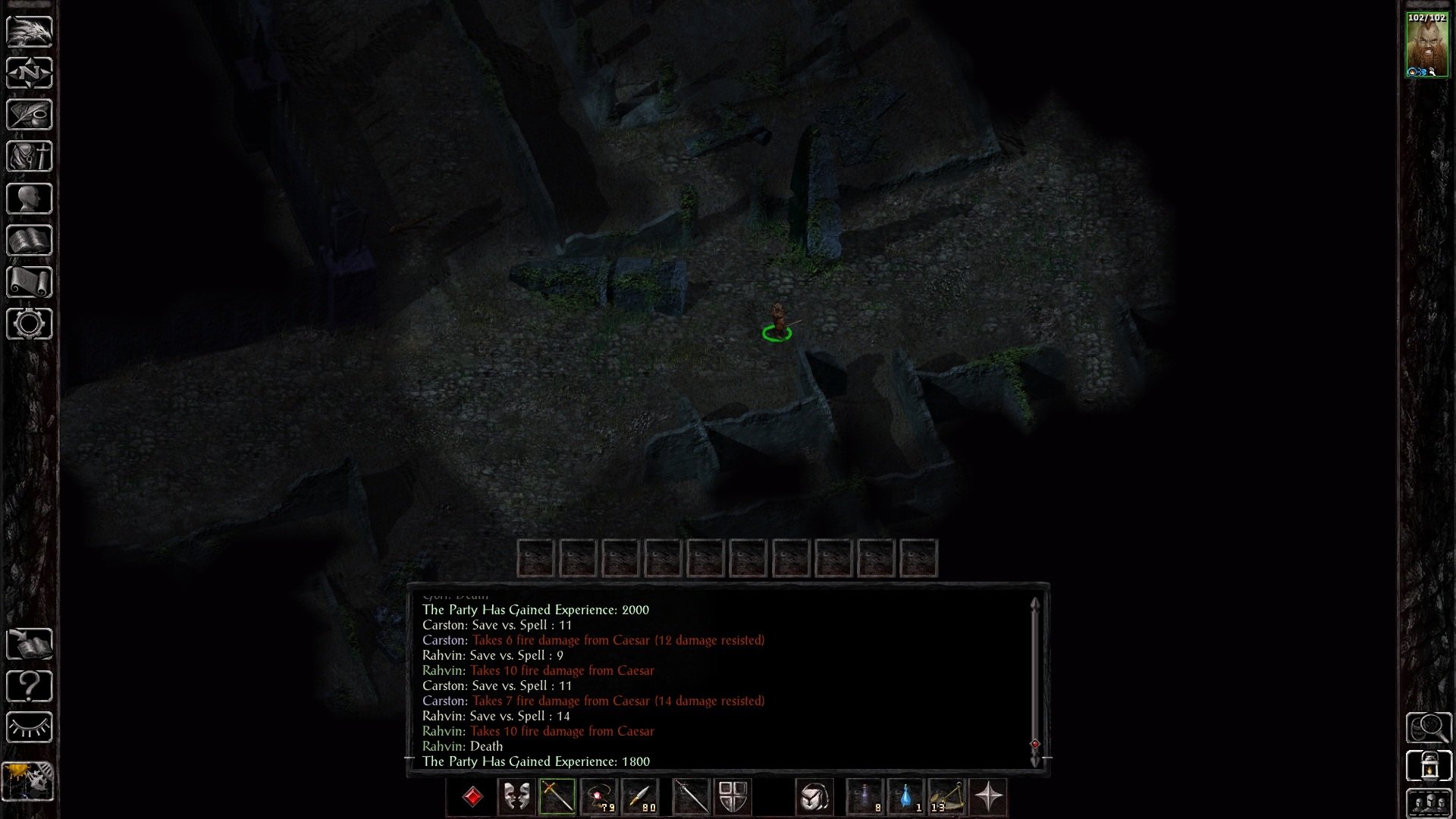The image size is (1456, 819).
Task: Select the dwarf character portrait
Action: coord(1426,45)
